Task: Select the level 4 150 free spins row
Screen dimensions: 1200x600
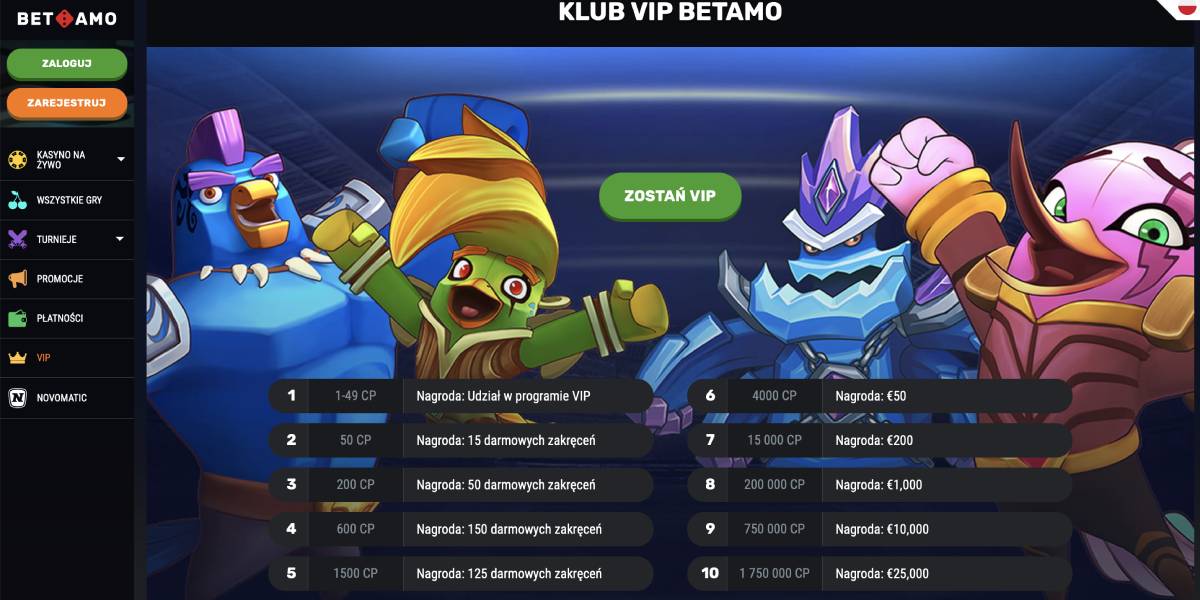Action: (460, 529)
